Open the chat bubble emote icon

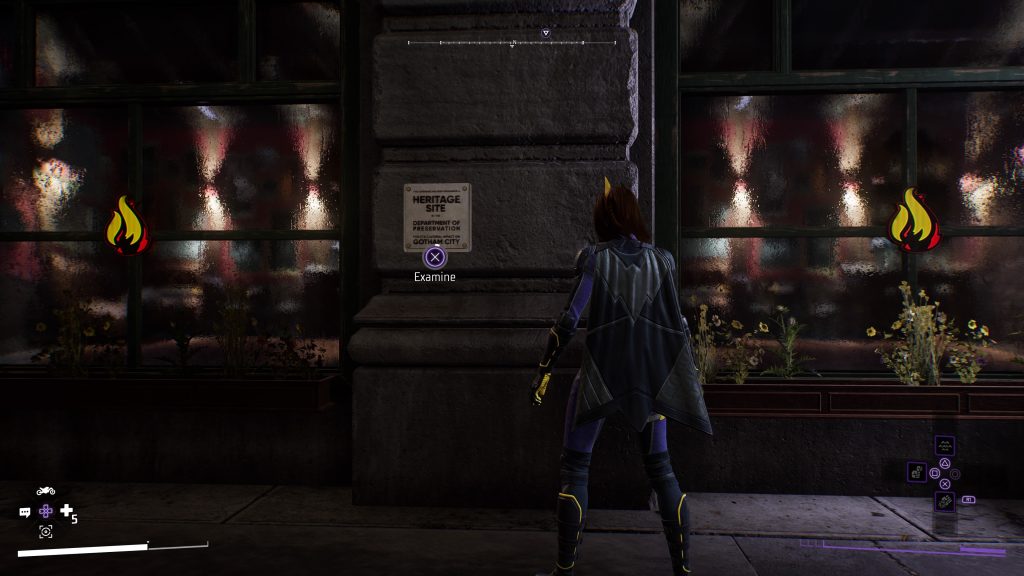[25, 512]
